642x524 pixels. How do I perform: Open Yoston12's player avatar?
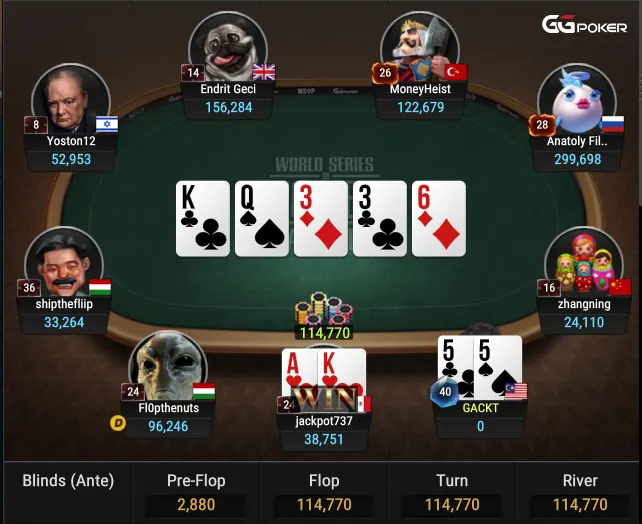(x=70, y=100)
